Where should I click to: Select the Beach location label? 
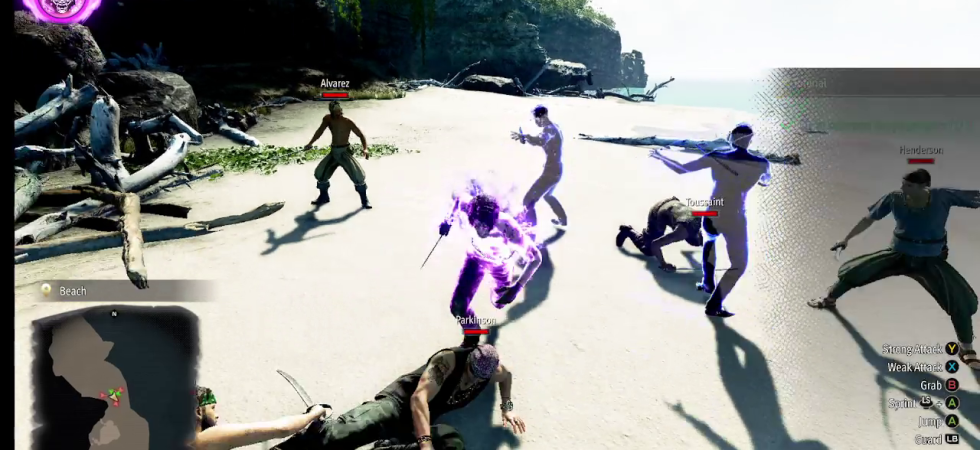(73, 291)
